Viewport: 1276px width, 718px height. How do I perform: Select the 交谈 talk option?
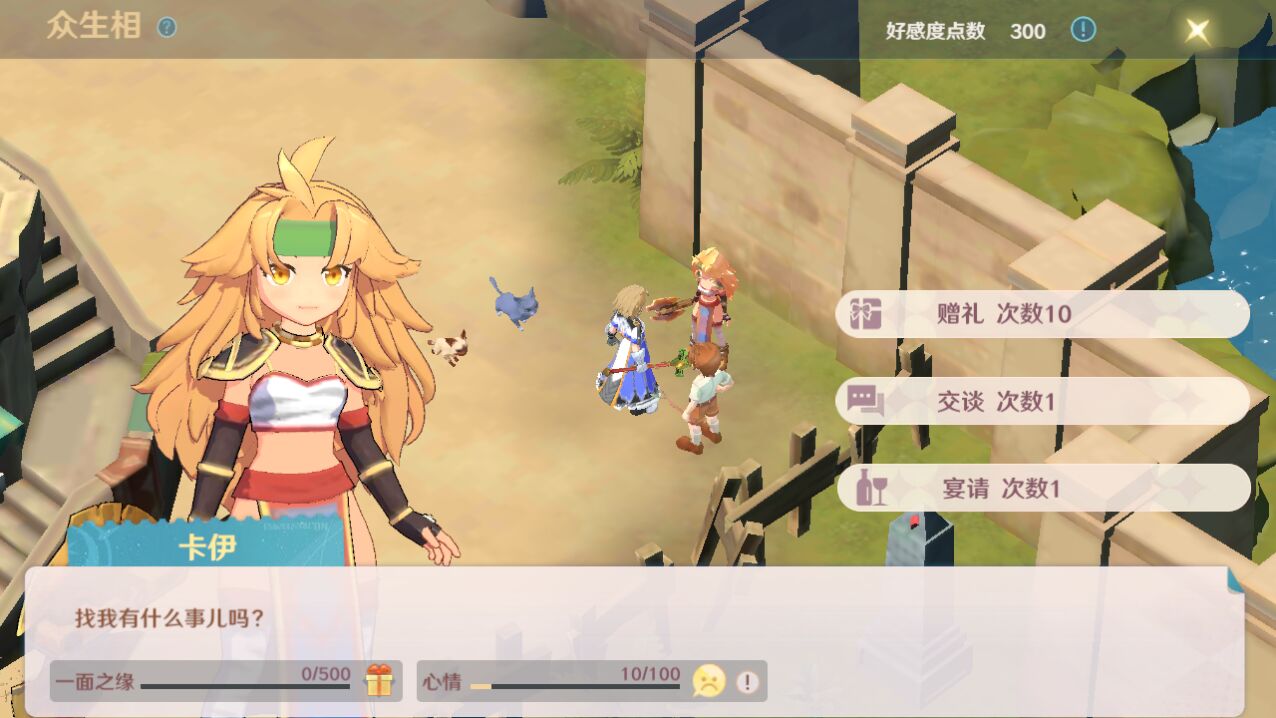1042,401
